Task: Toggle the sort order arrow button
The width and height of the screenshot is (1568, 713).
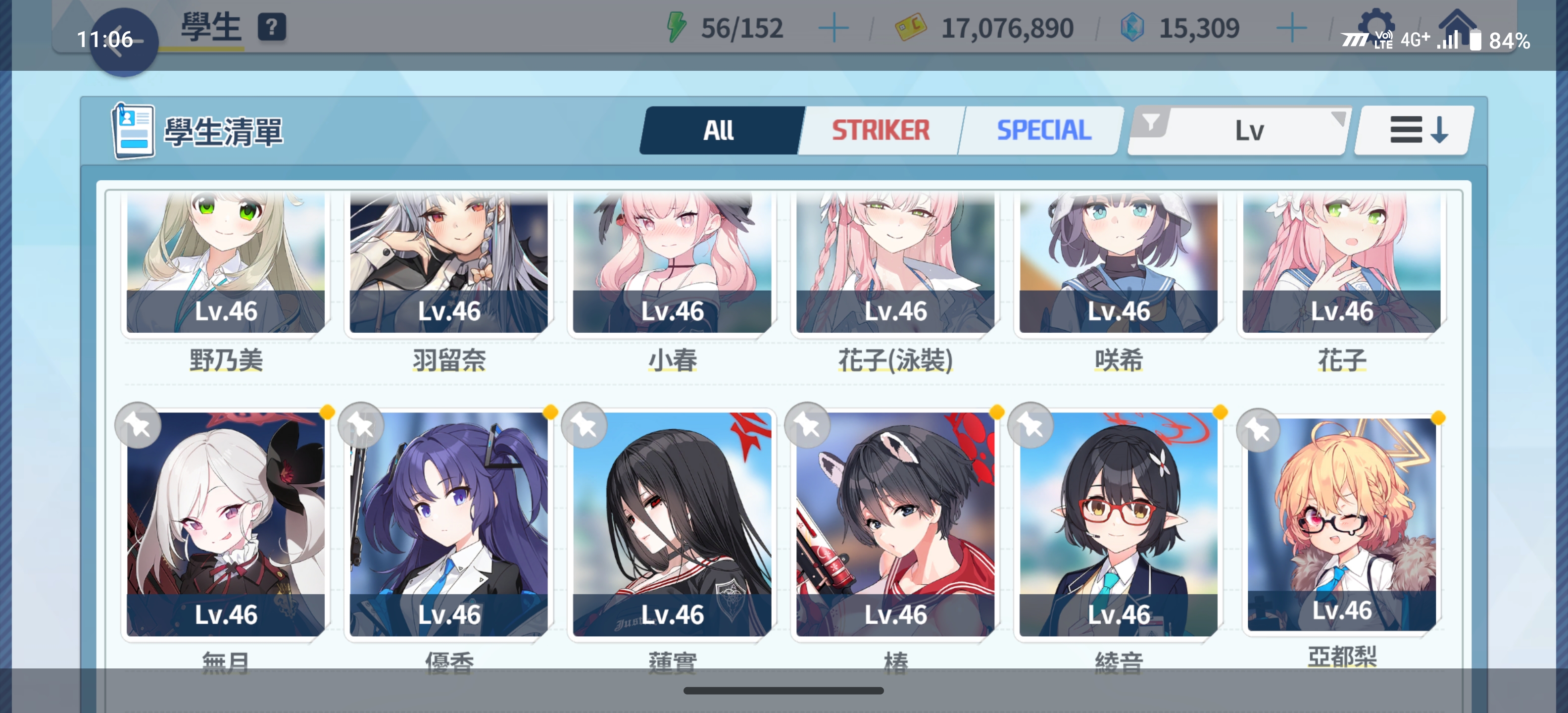Action: pyautogui.click(x=1417, y=130)
